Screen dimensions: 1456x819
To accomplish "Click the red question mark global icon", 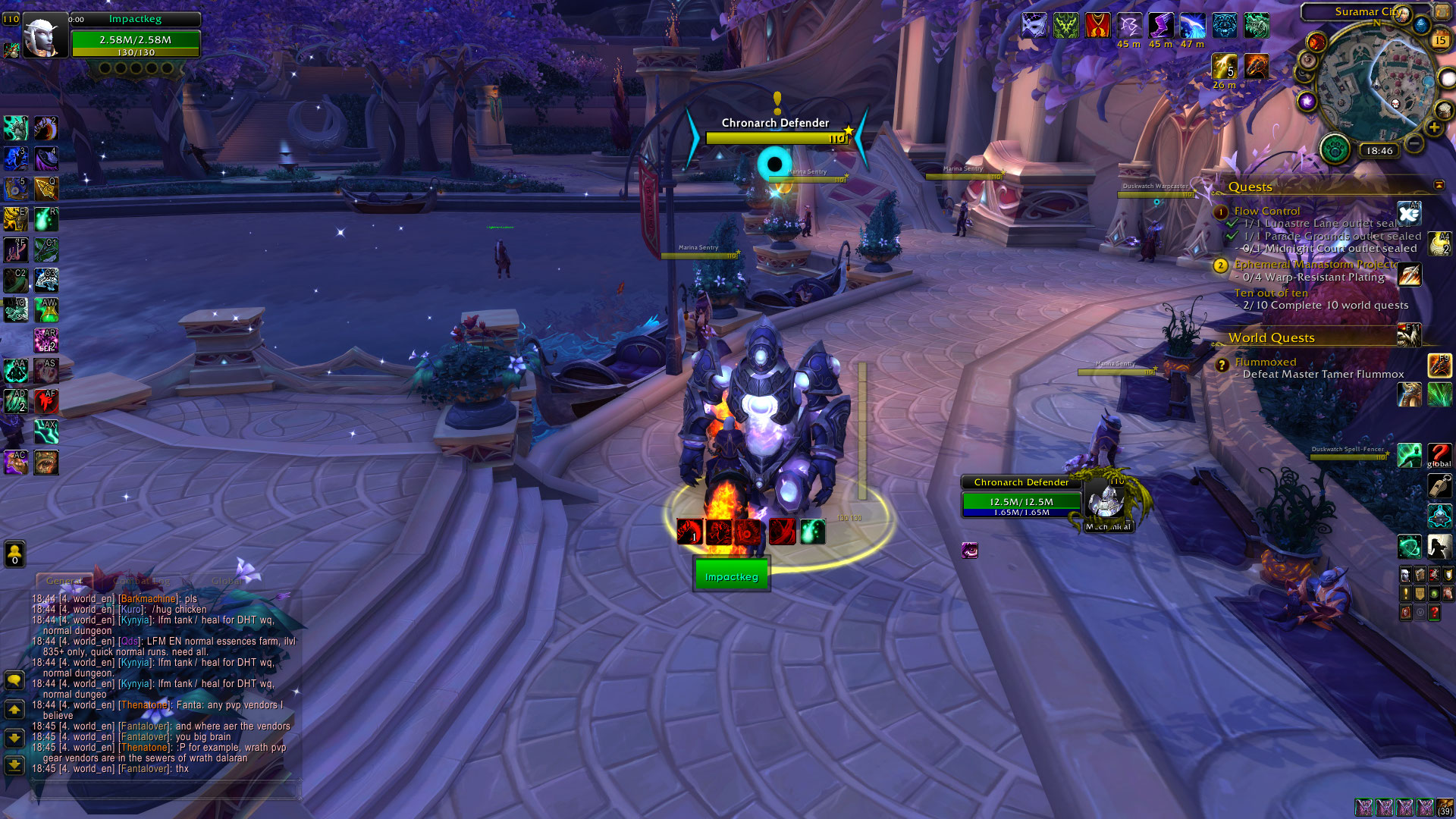I will point(1439,455).
